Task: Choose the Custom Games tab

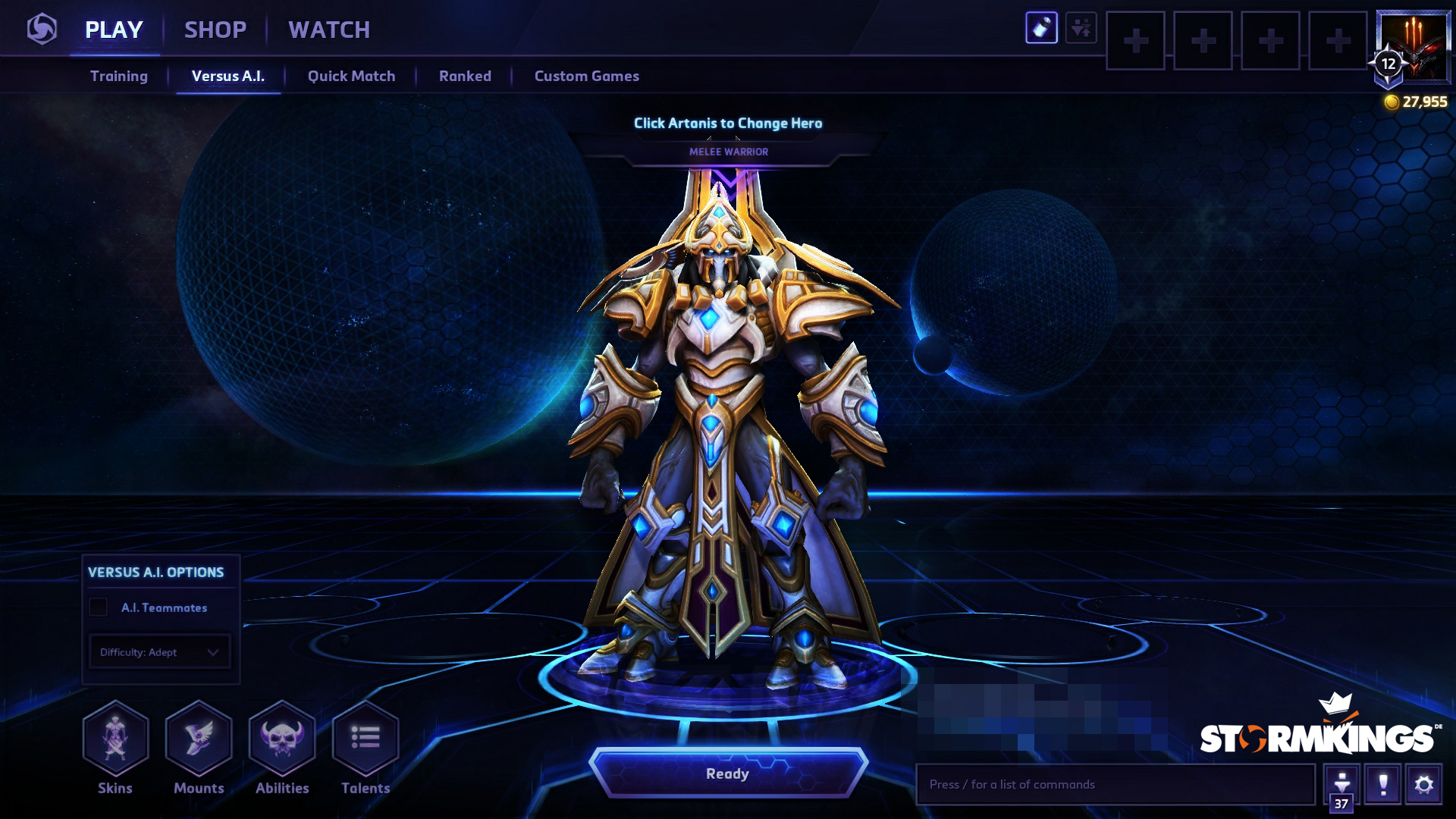Action: pyautogui.click(x=586, y=76)
